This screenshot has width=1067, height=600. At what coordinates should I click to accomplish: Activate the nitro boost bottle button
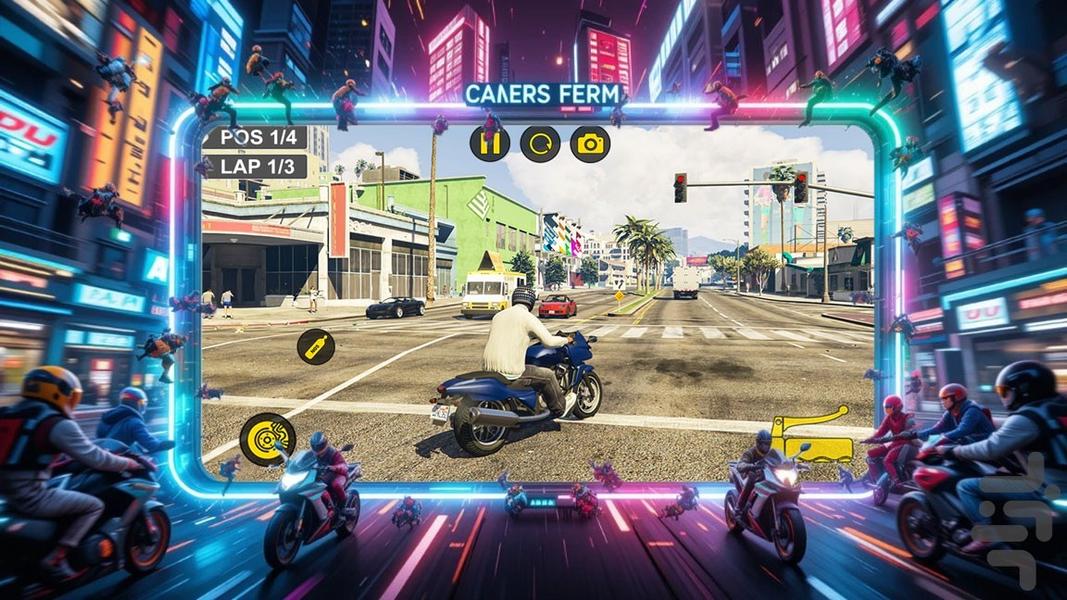(316, 347)
